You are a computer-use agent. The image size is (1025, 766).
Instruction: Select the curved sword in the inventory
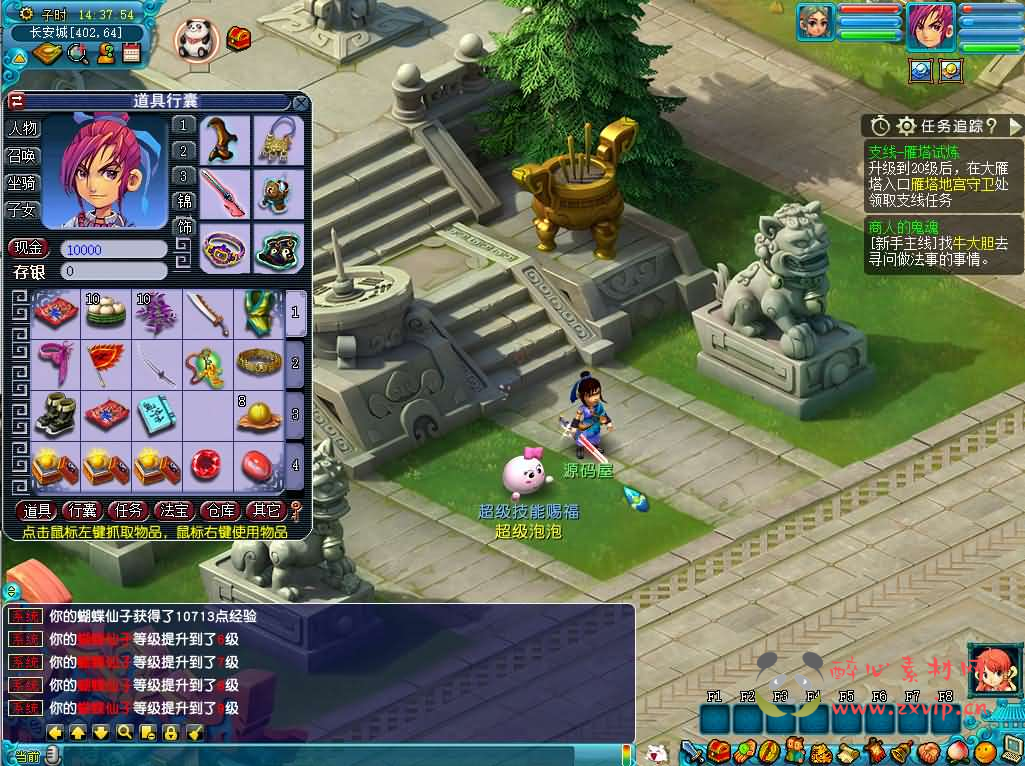[x=209, y=313]
